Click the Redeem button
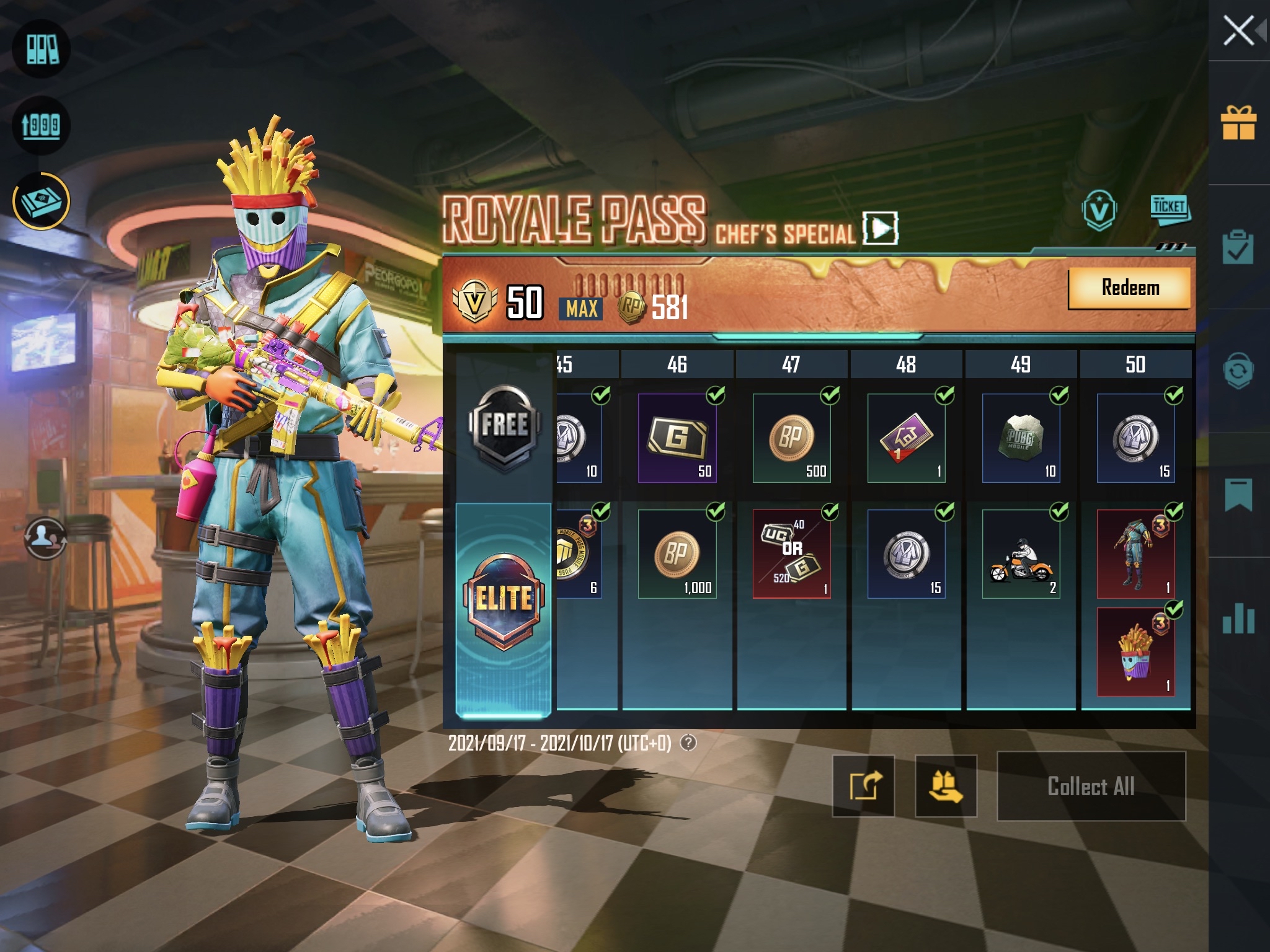 point(1131,289)
